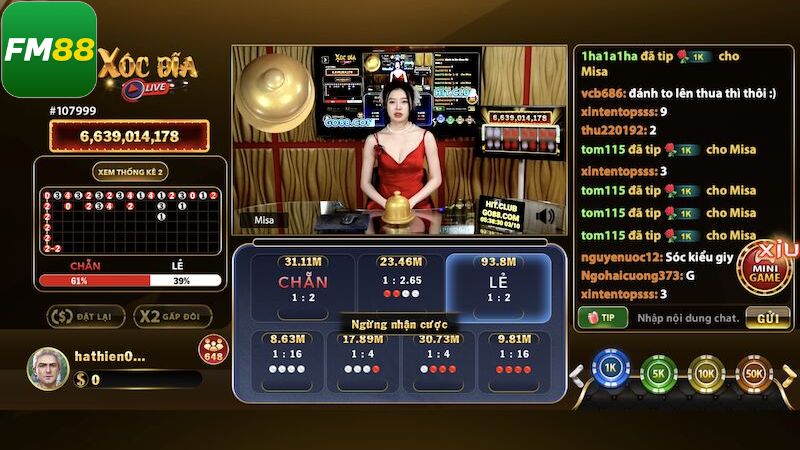Pick the 10K yellow chip
Screen dimensions: 800x450
pos(706,372)
